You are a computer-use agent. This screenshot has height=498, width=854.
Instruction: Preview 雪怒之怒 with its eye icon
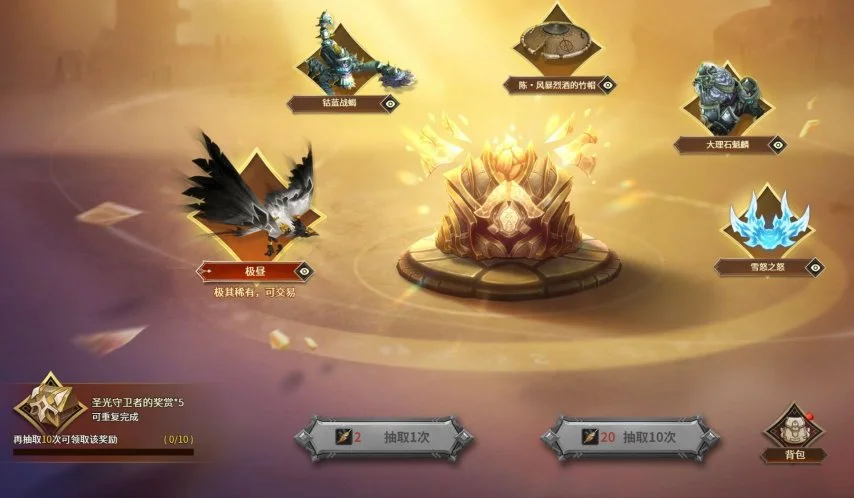pyautogui.click(x=815, y=266)
